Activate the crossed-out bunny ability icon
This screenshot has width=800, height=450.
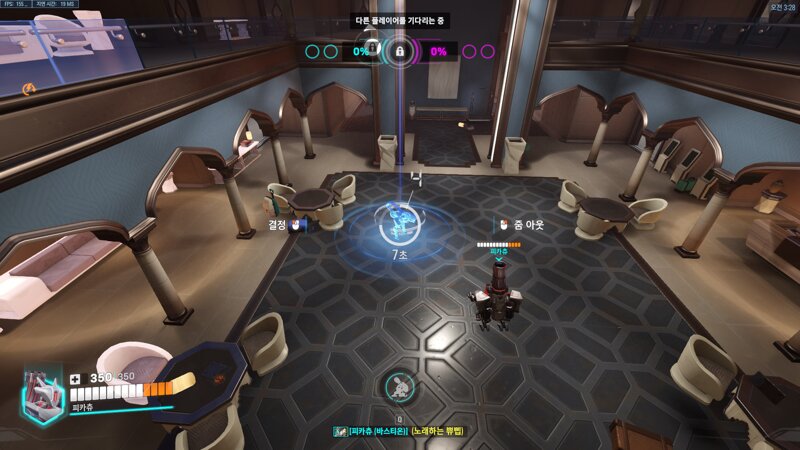[399, 387]
